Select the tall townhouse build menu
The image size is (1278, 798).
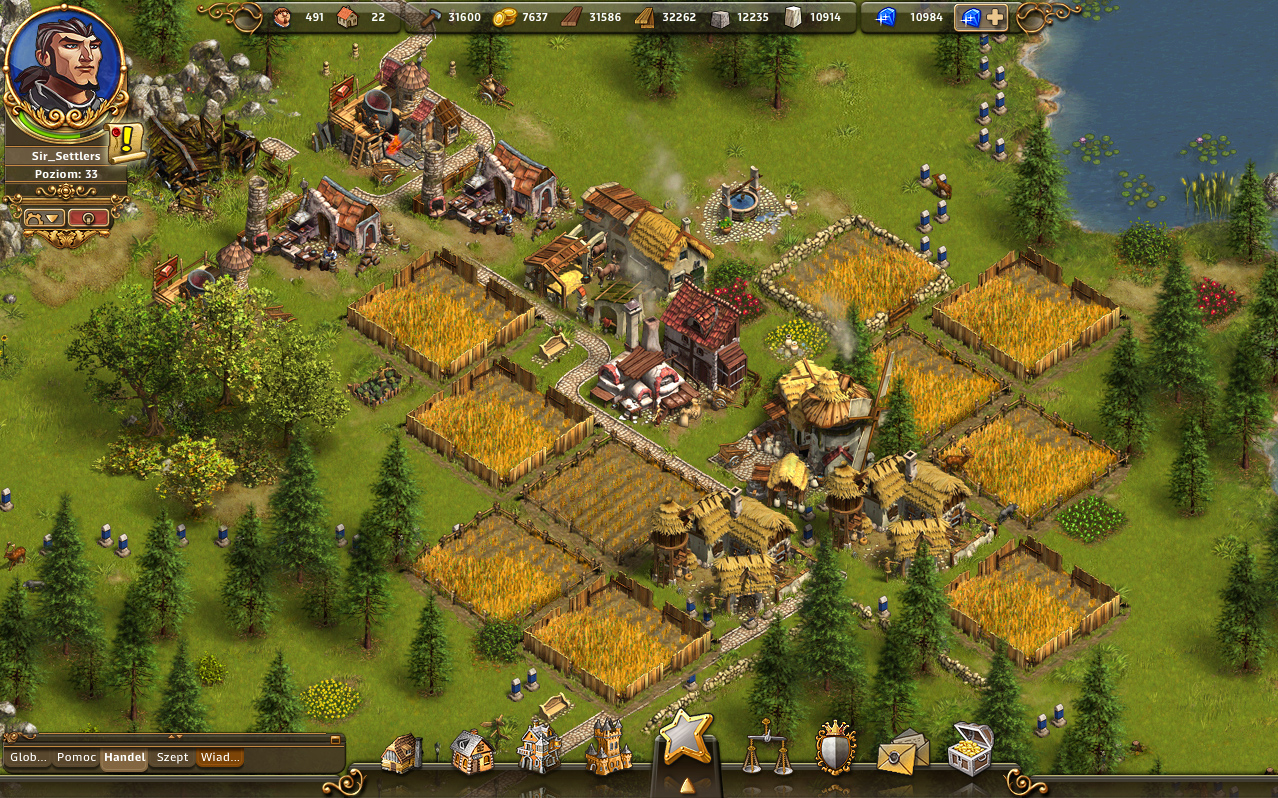[539, 748]
